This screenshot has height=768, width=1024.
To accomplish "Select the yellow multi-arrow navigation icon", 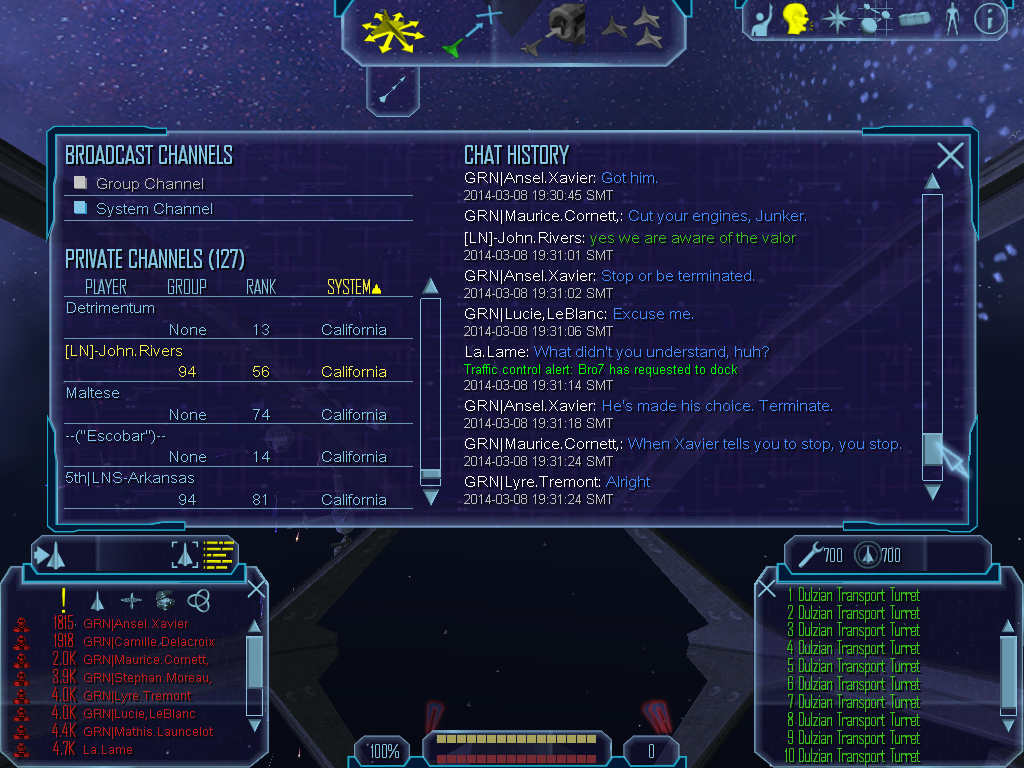I will click(393, 30).
